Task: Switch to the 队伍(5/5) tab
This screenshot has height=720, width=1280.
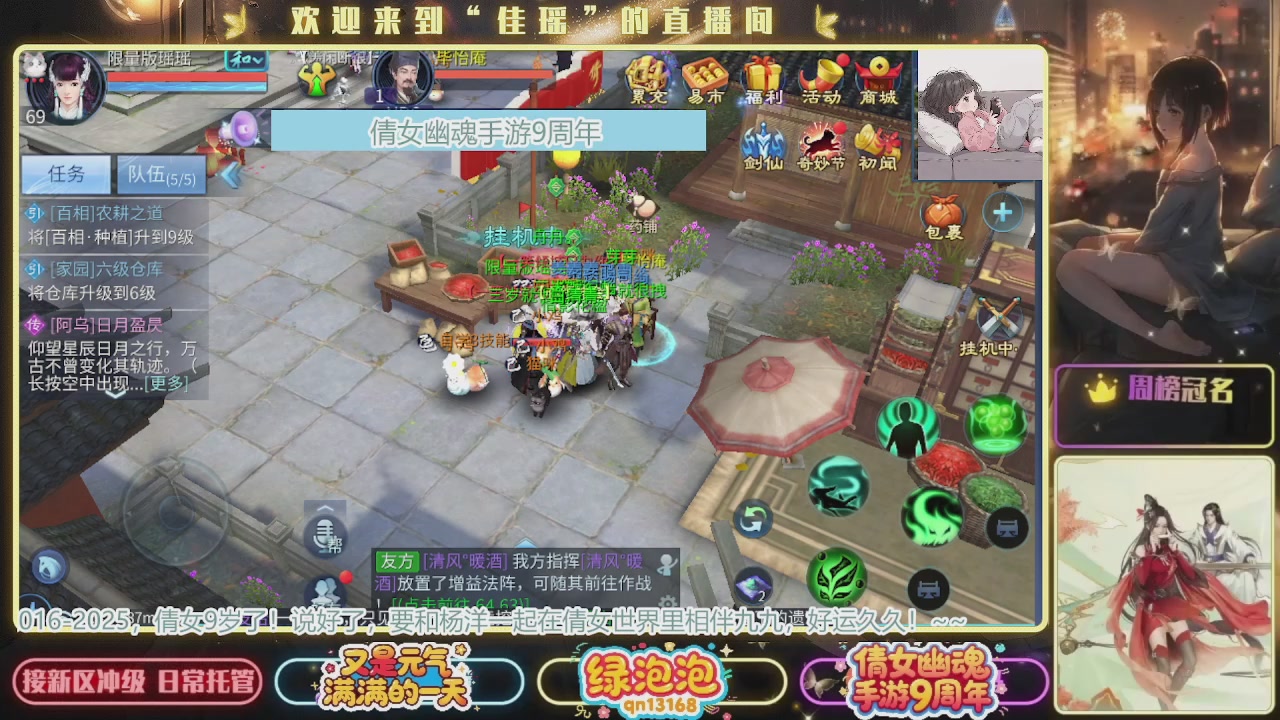Action: (x=160, y=174)
